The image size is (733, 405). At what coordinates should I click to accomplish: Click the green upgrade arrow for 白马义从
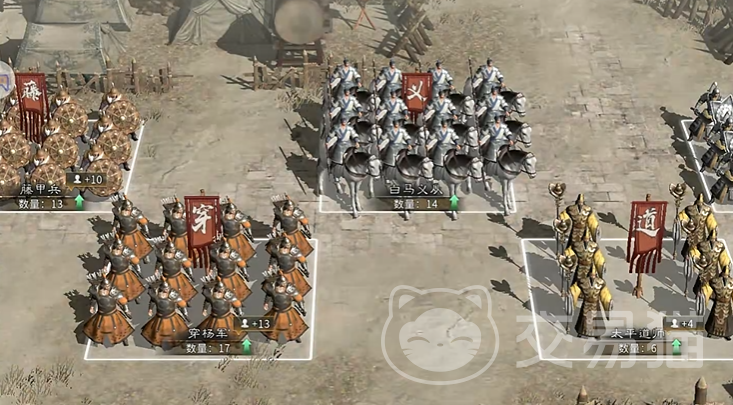coord(455,203)
